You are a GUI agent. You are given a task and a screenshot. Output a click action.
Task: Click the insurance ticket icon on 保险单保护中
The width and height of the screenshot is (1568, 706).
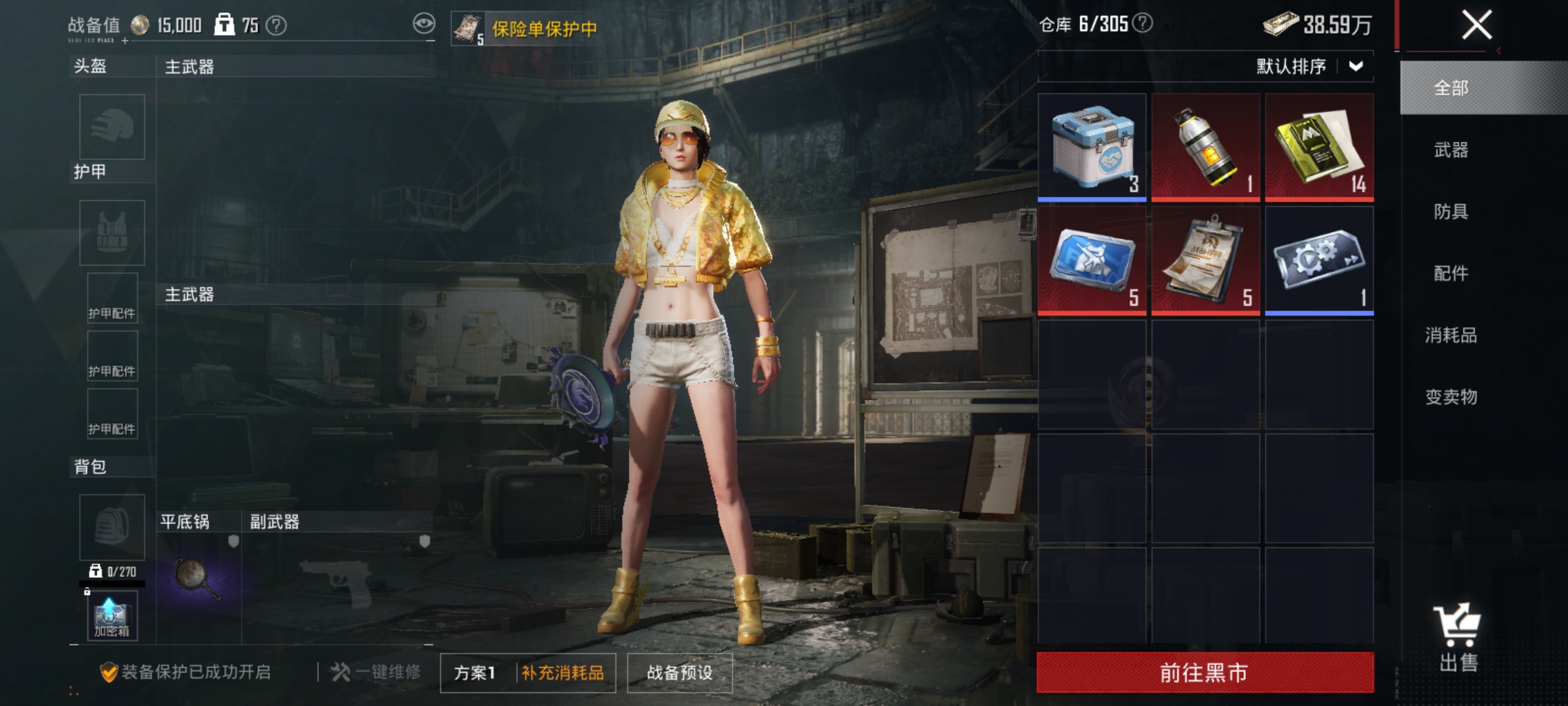click(466, 27)
